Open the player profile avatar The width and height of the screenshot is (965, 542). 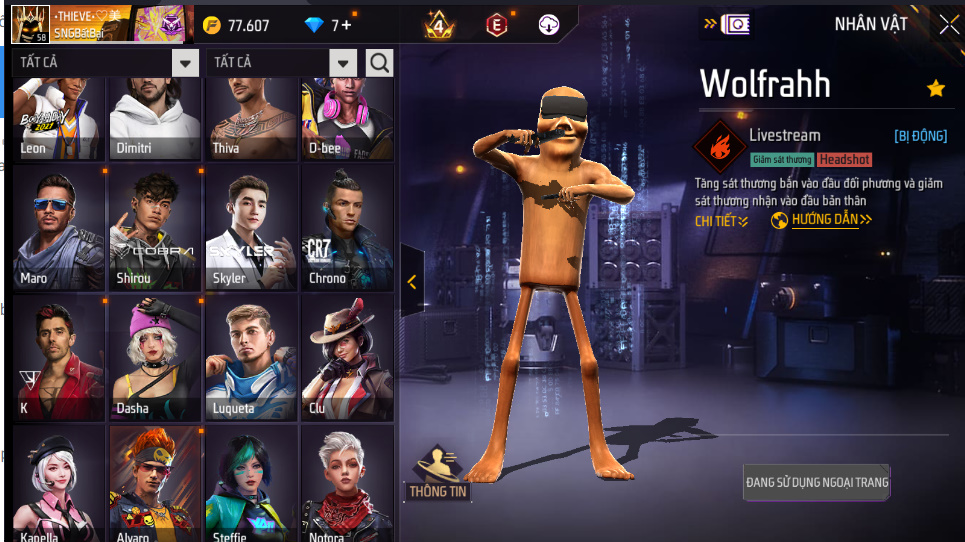30,24
